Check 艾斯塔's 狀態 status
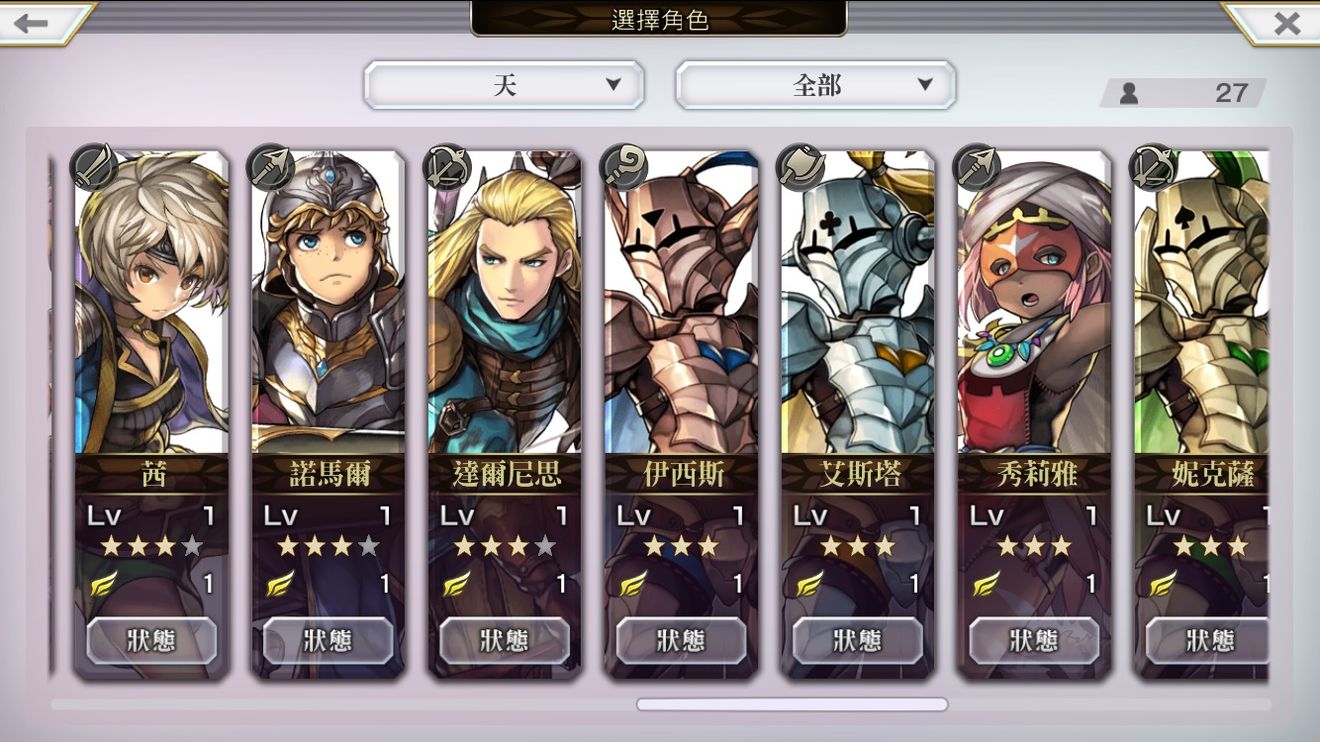1320x742 pixels. pos(858,640)
